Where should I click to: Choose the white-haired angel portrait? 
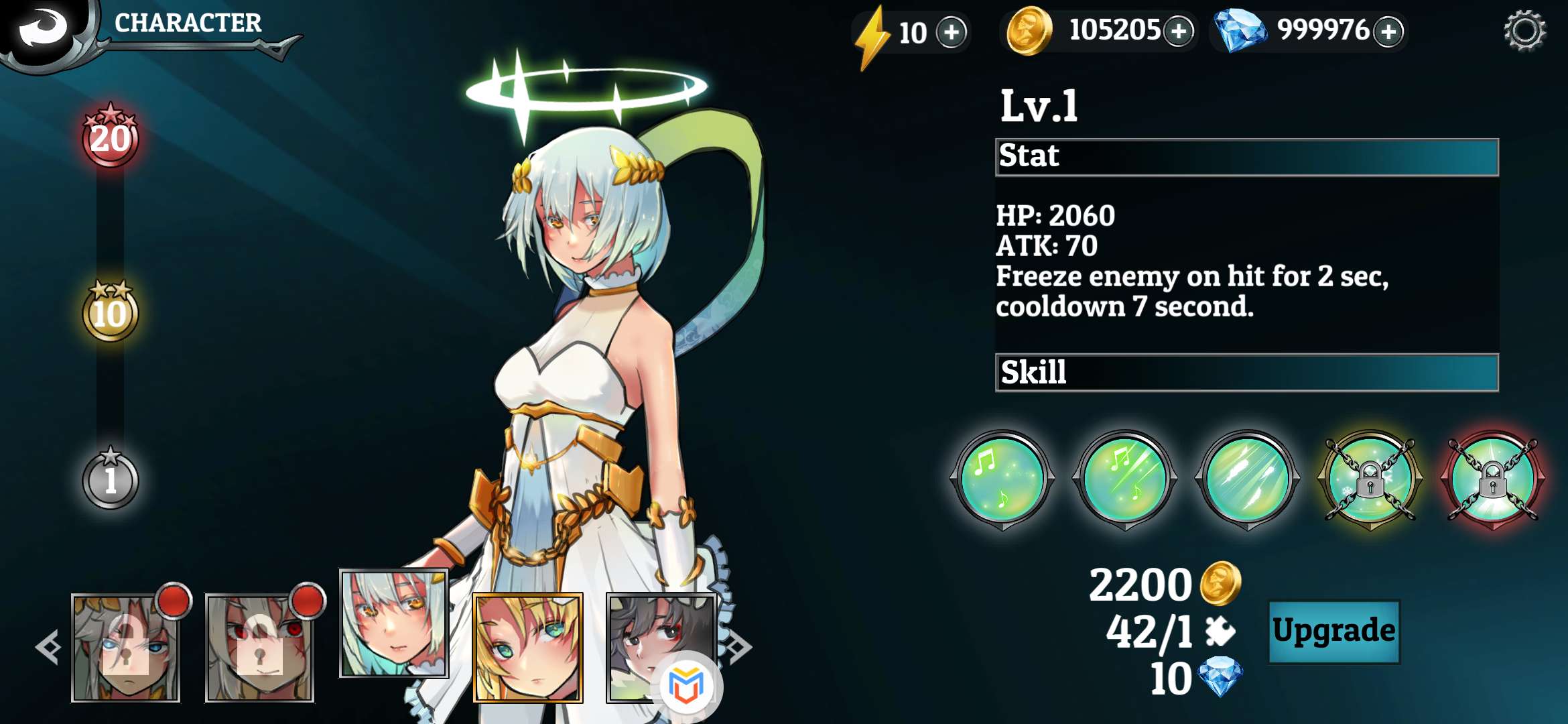click(393, 623)
